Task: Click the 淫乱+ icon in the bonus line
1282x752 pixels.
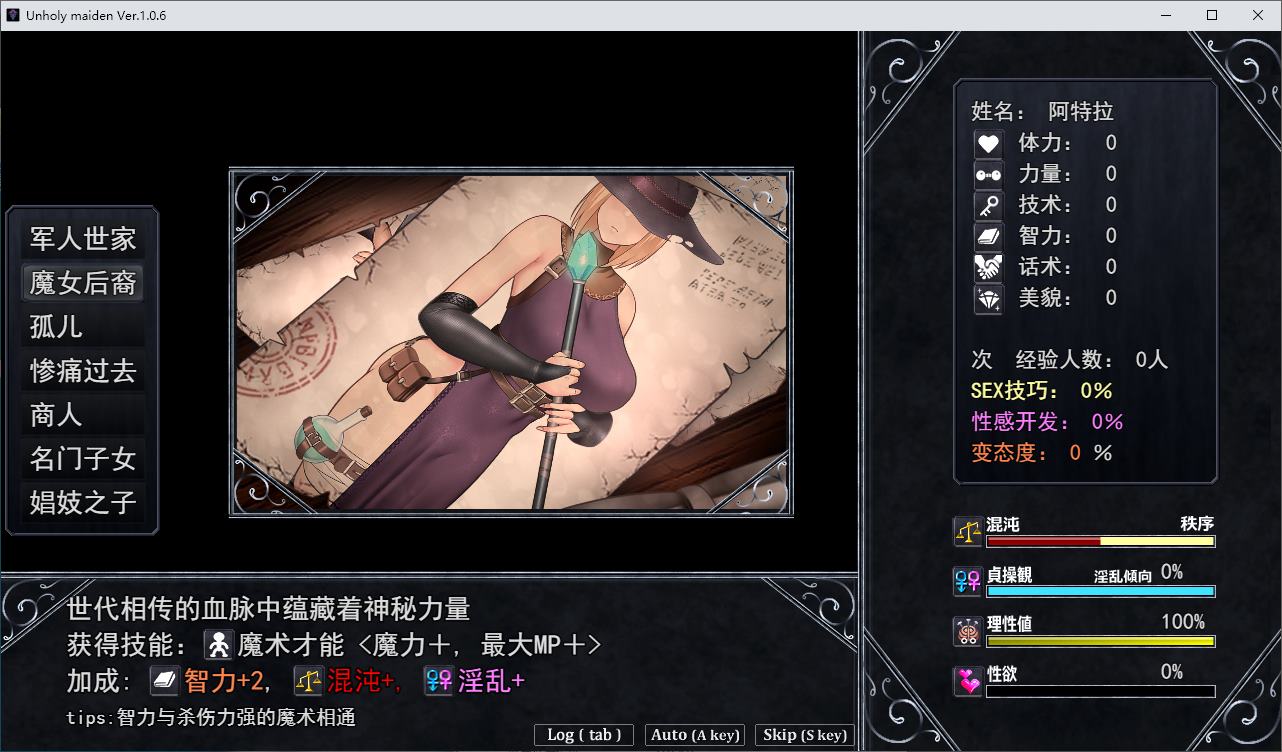Action: (437, 680)
